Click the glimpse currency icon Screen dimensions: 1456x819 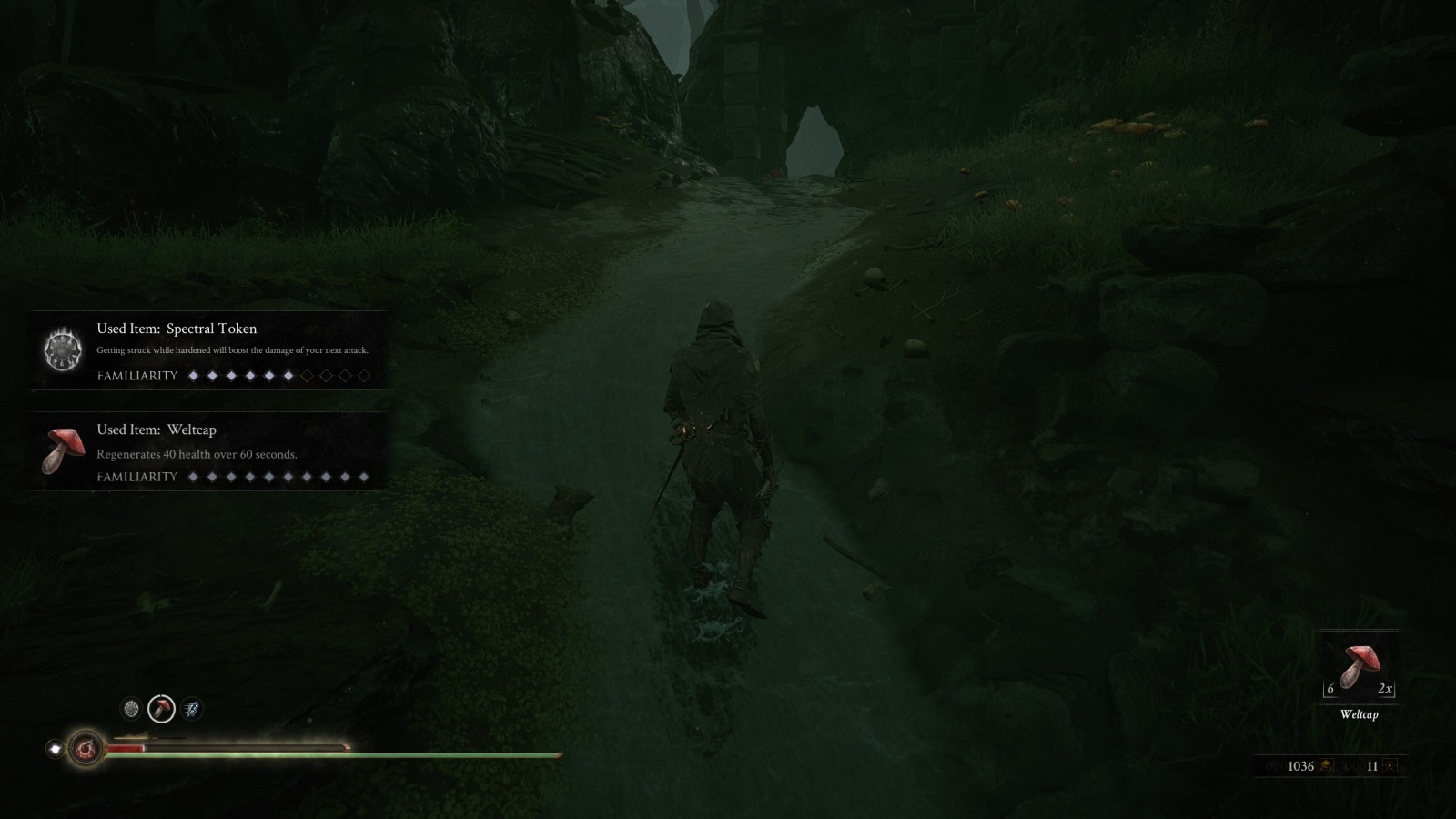pos(1390,766)
